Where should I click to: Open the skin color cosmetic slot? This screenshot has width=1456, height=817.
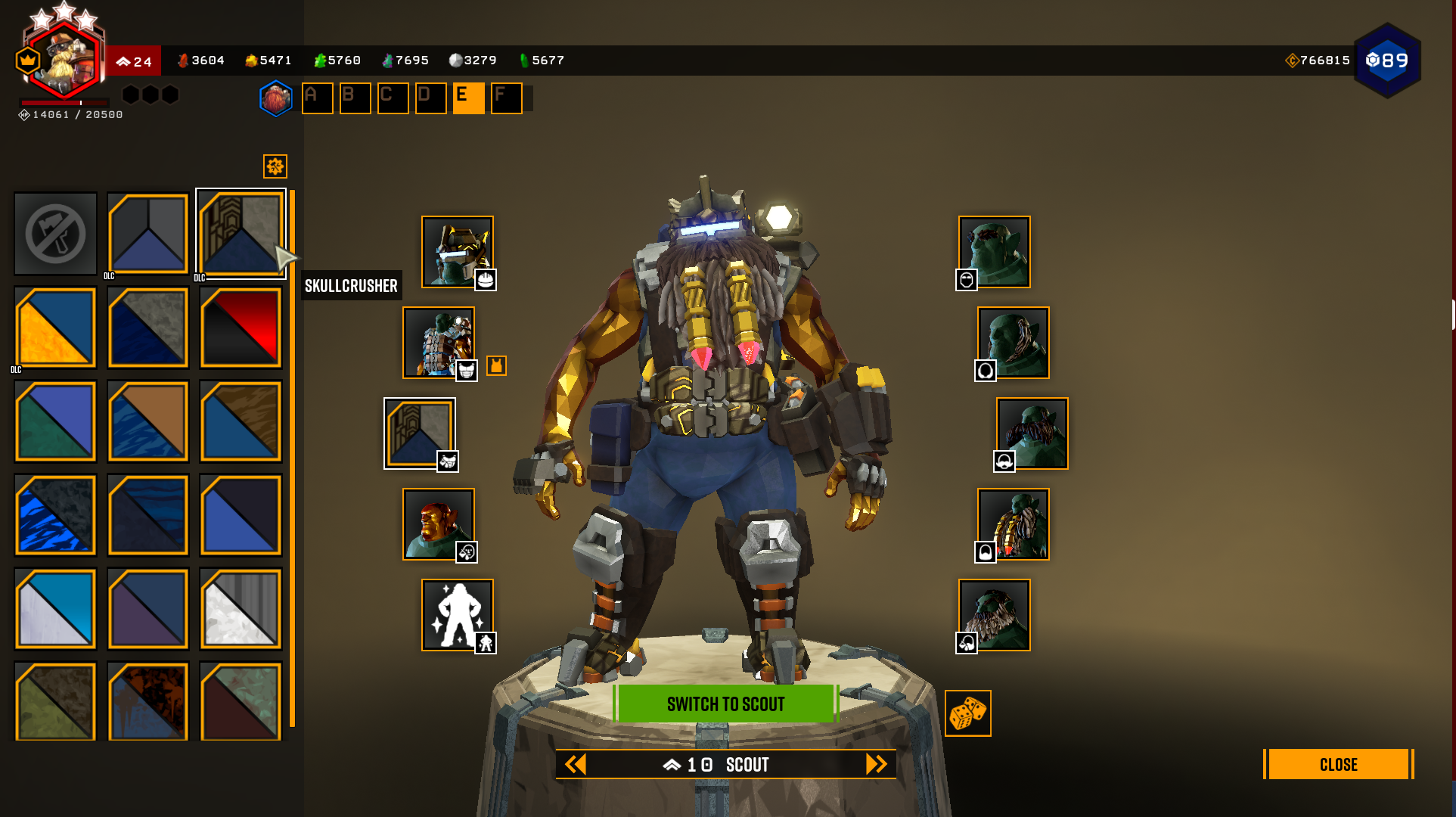coord(438,524)
